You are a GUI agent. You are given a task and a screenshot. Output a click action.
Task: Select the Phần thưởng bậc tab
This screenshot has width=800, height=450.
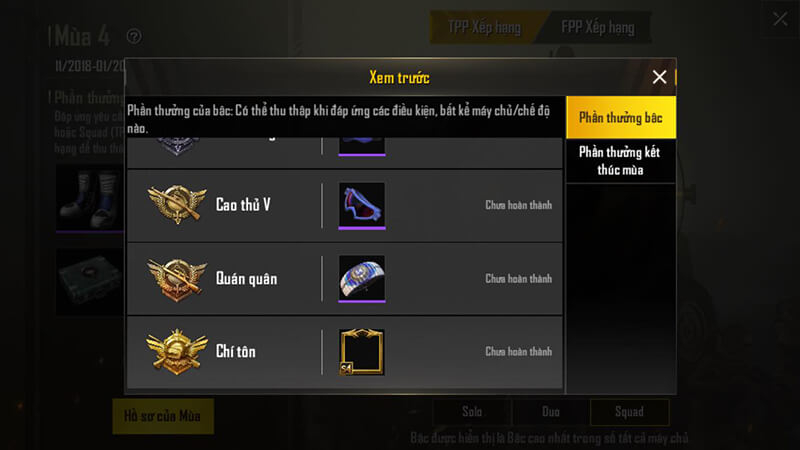click(620, 119)
